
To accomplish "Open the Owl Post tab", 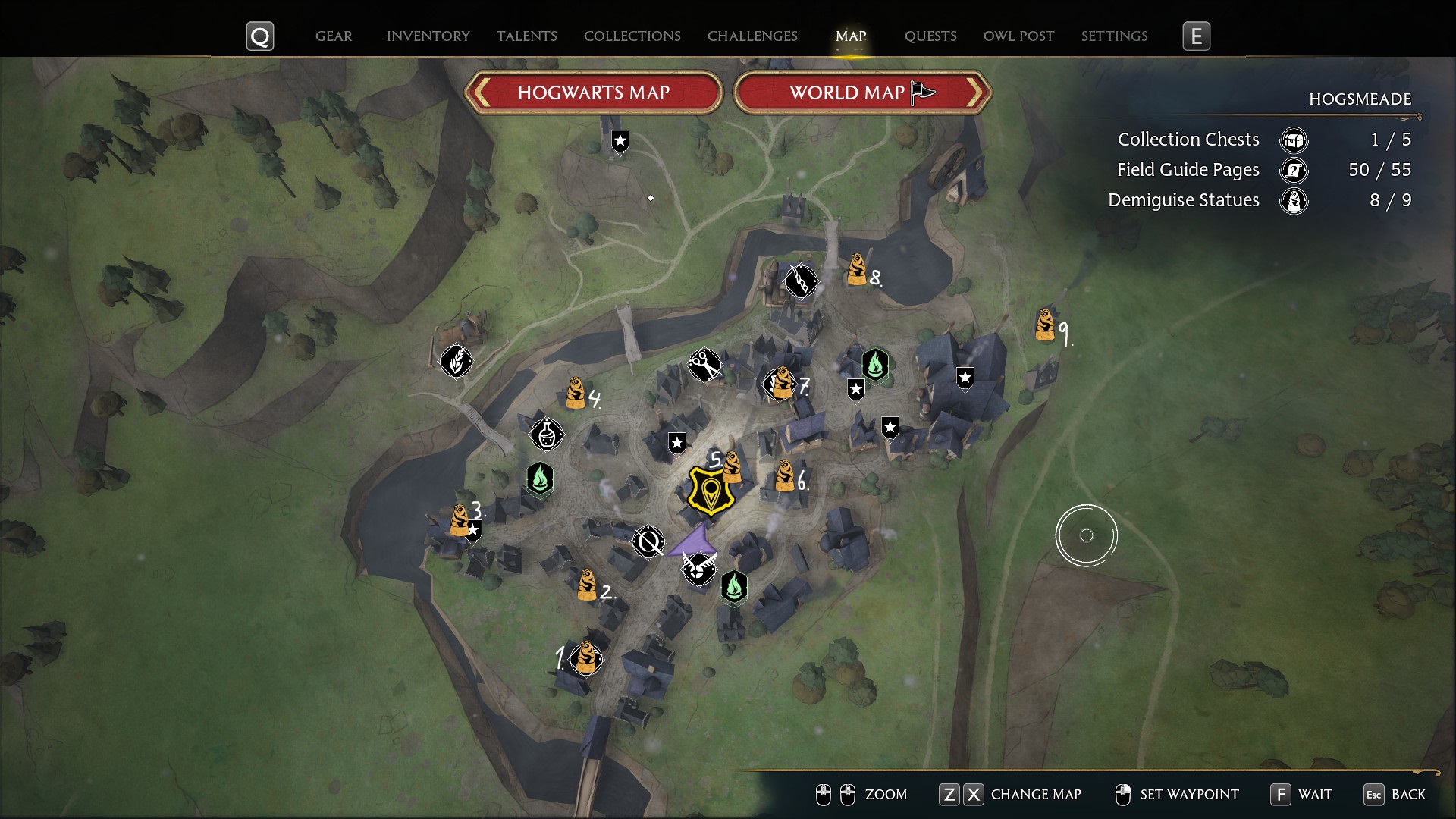I will [1018, 36].
